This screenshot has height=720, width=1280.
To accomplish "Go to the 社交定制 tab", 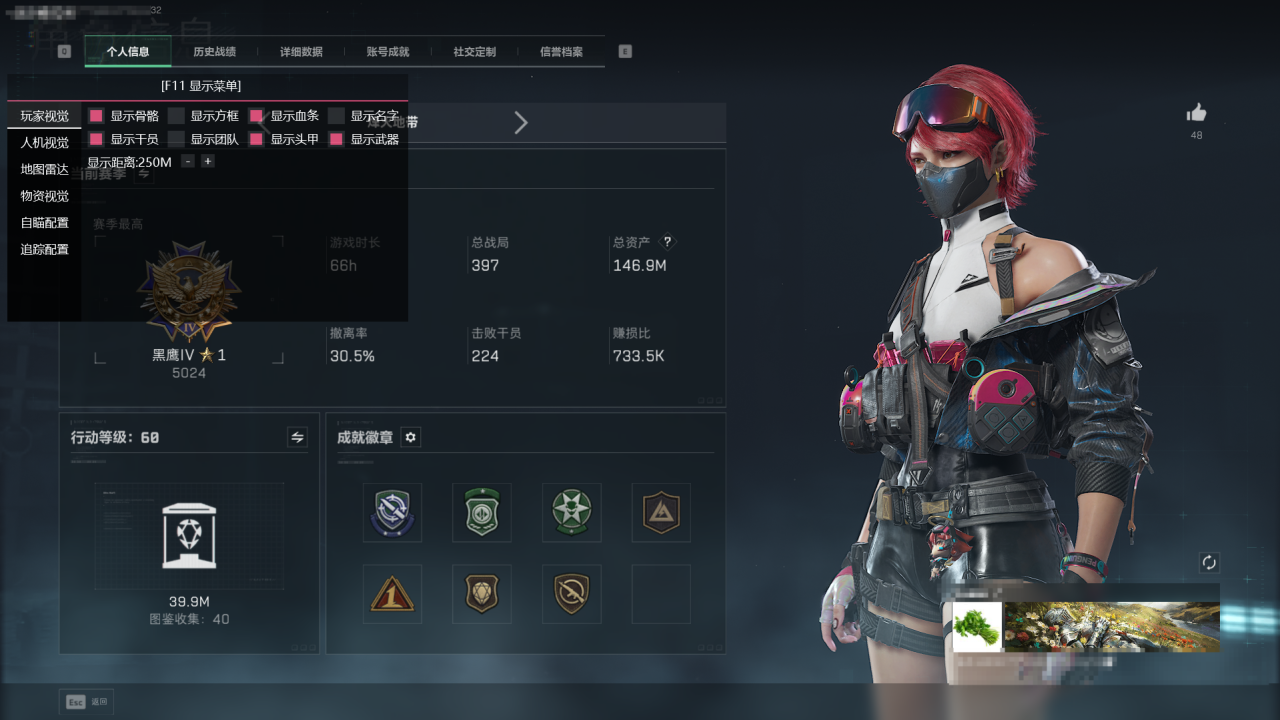I will click(x=474, y=52).
